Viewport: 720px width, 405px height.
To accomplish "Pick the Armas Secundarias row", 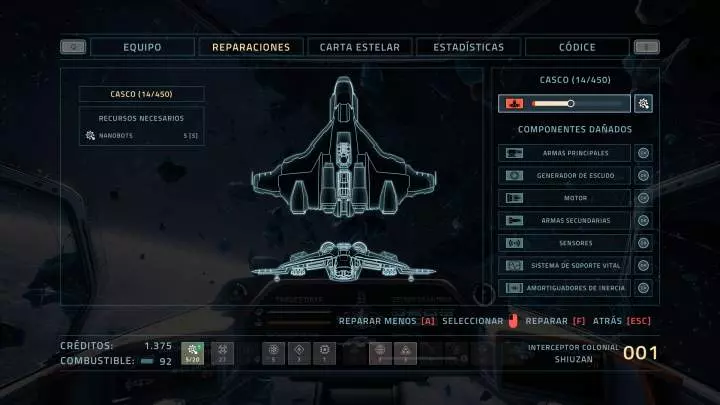I will point(564,220).
